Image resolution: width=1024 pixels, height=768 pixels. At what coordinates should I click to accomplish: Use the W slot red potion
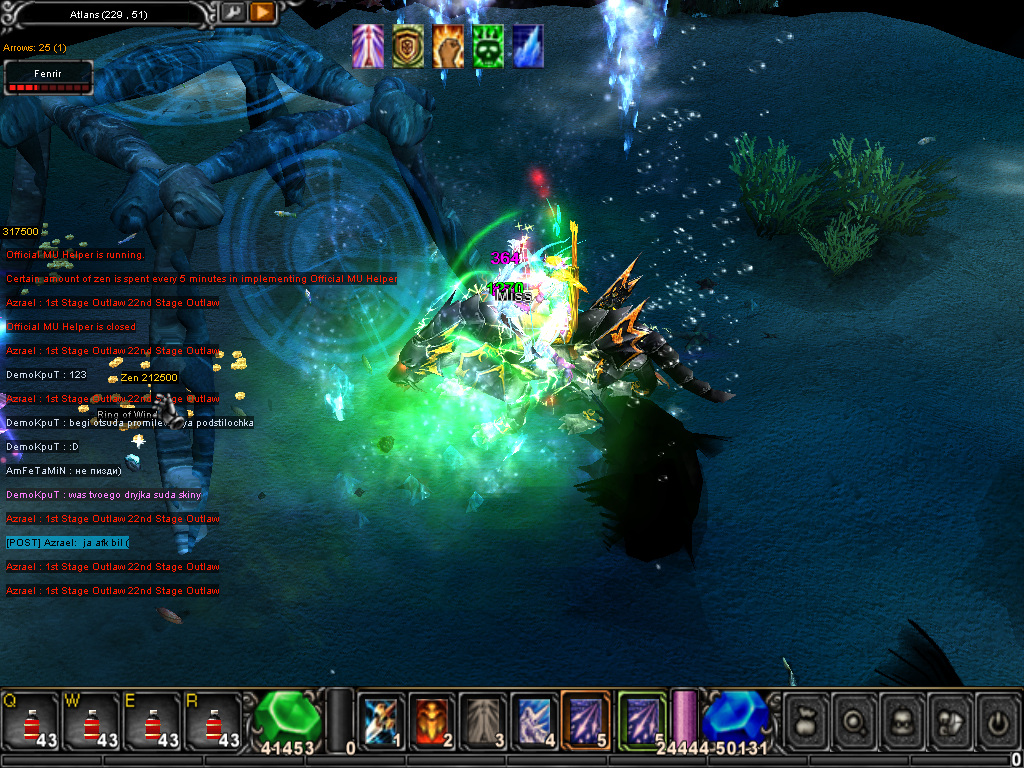coord(91,721)
